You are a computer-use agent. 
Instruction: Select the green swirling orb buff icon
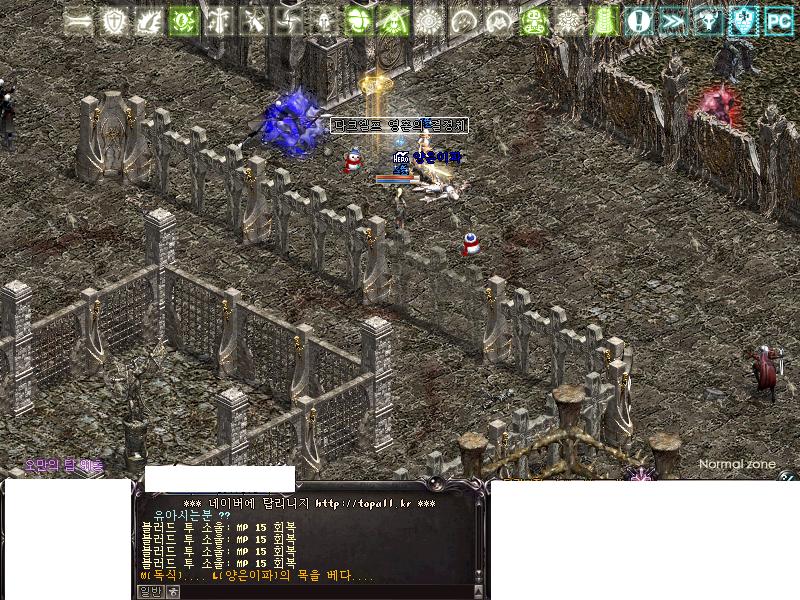pyautogui.click(x=184, y=20)
